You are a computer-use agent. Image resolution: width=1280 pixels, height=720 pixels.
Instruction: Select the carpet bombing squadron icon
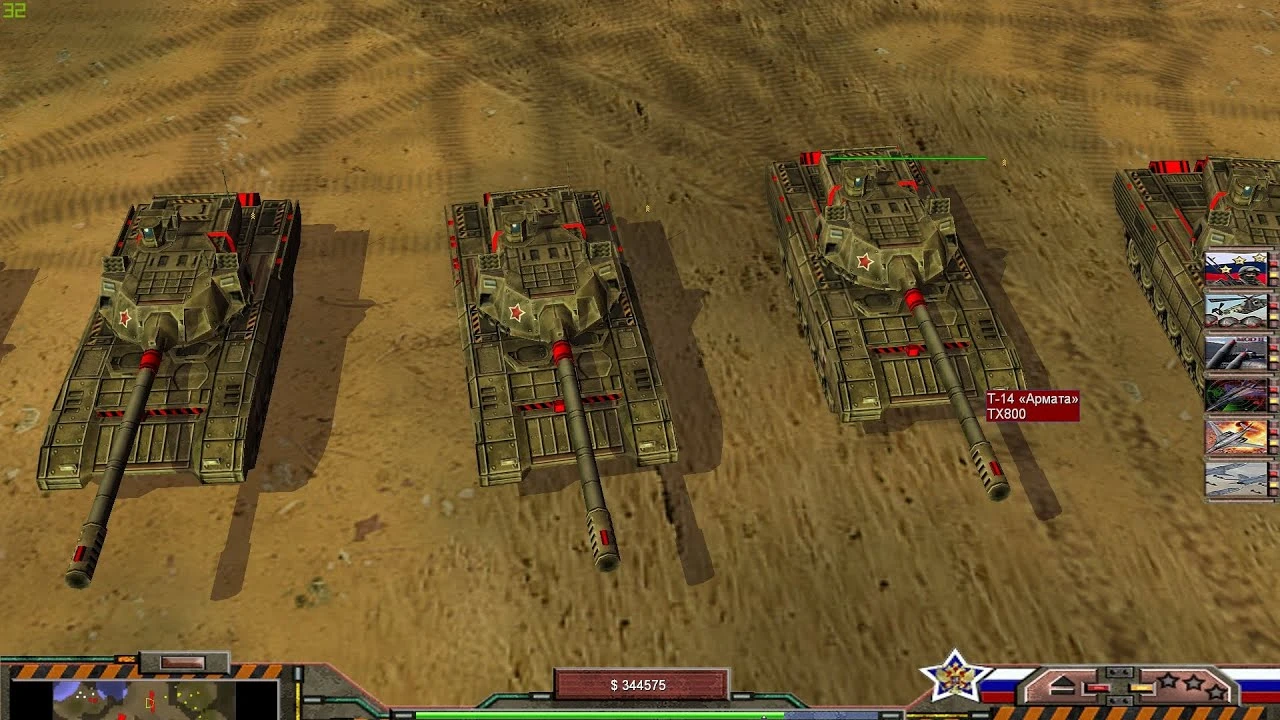(1234, 480)
